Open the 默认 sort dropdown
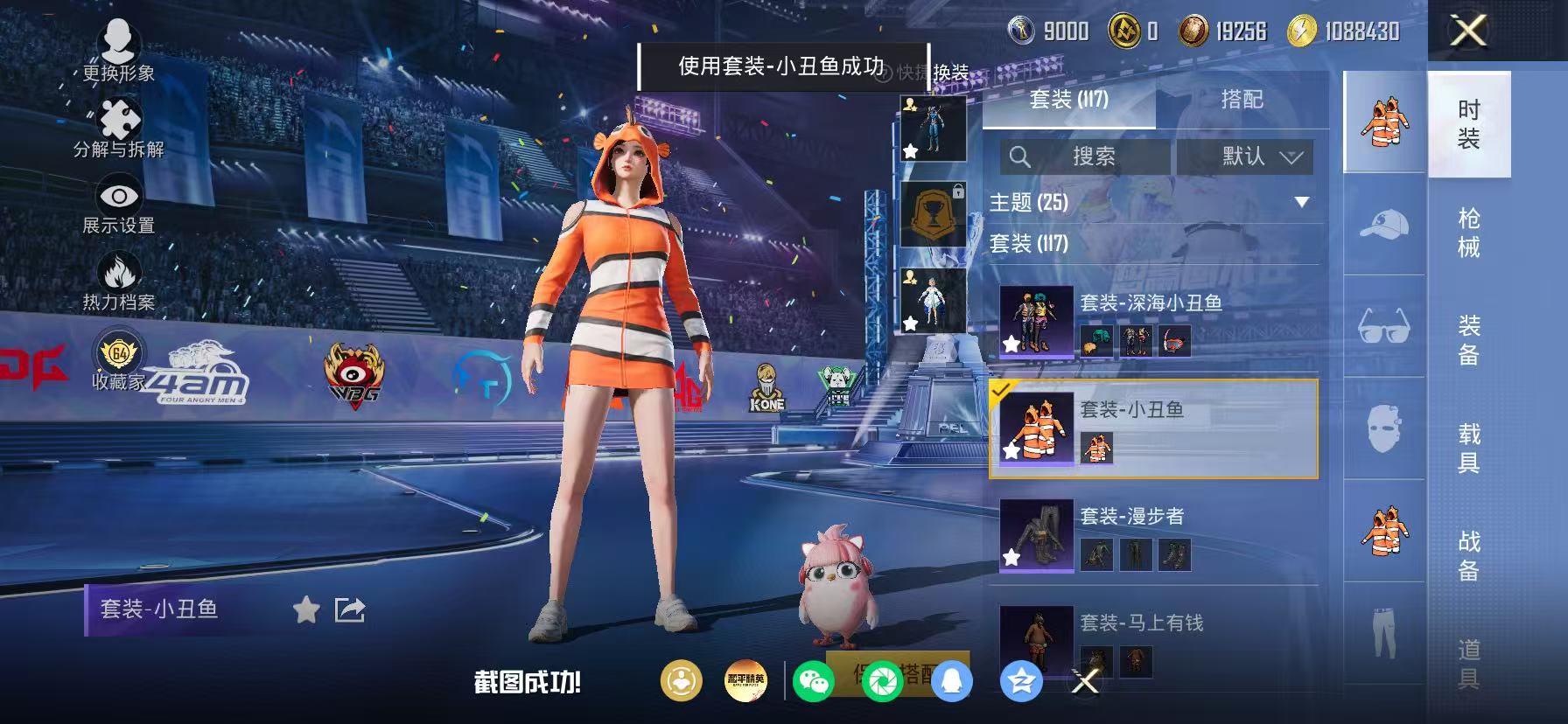Image resolution: width=1568 pixels, height=724 pixels. pyautogui.click(x=1243, y=157)
